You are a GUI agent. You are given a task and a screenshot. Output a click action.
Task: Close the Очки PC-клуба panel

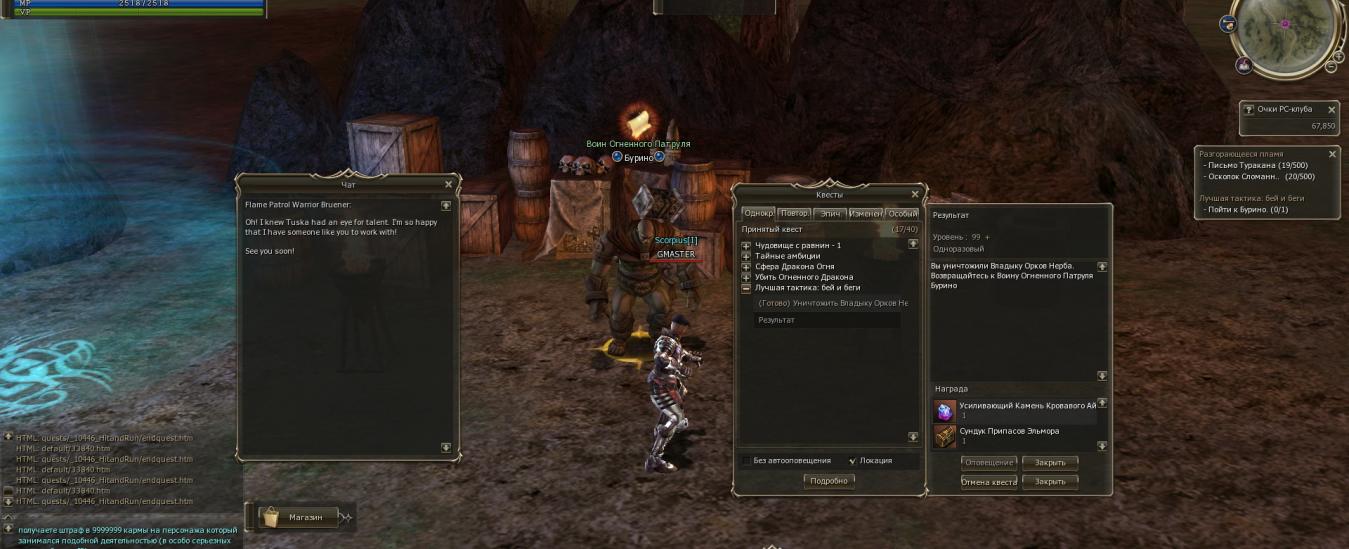(x=1332, y=109)
